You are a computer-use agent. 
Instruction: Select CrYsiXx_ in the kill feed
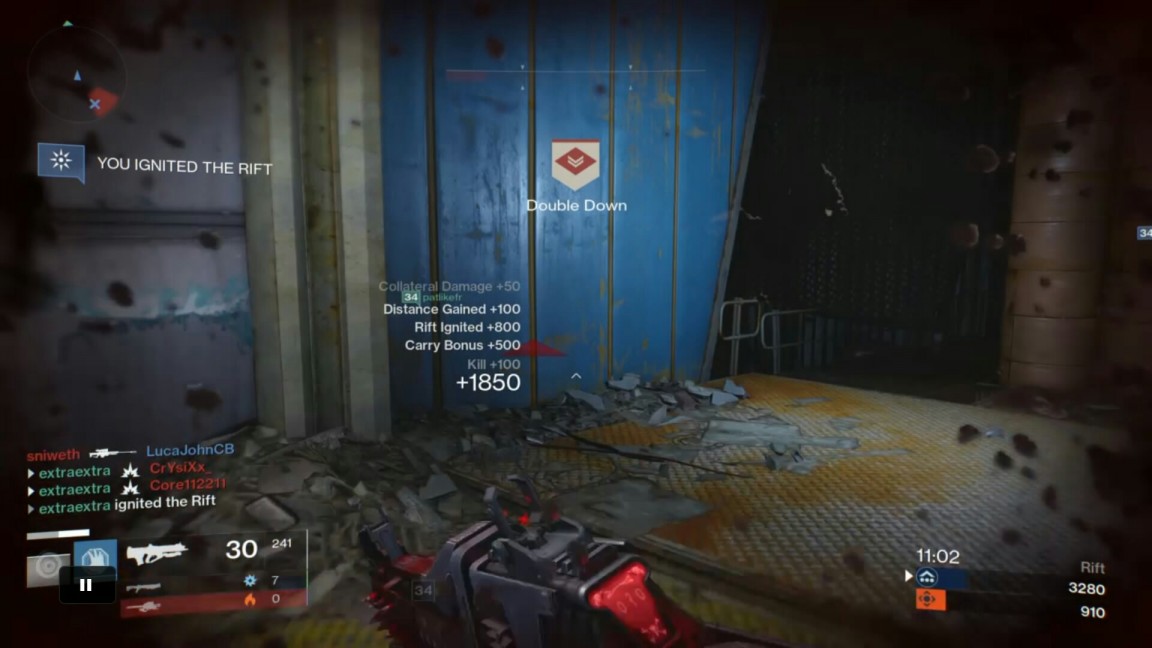[179, 468]
